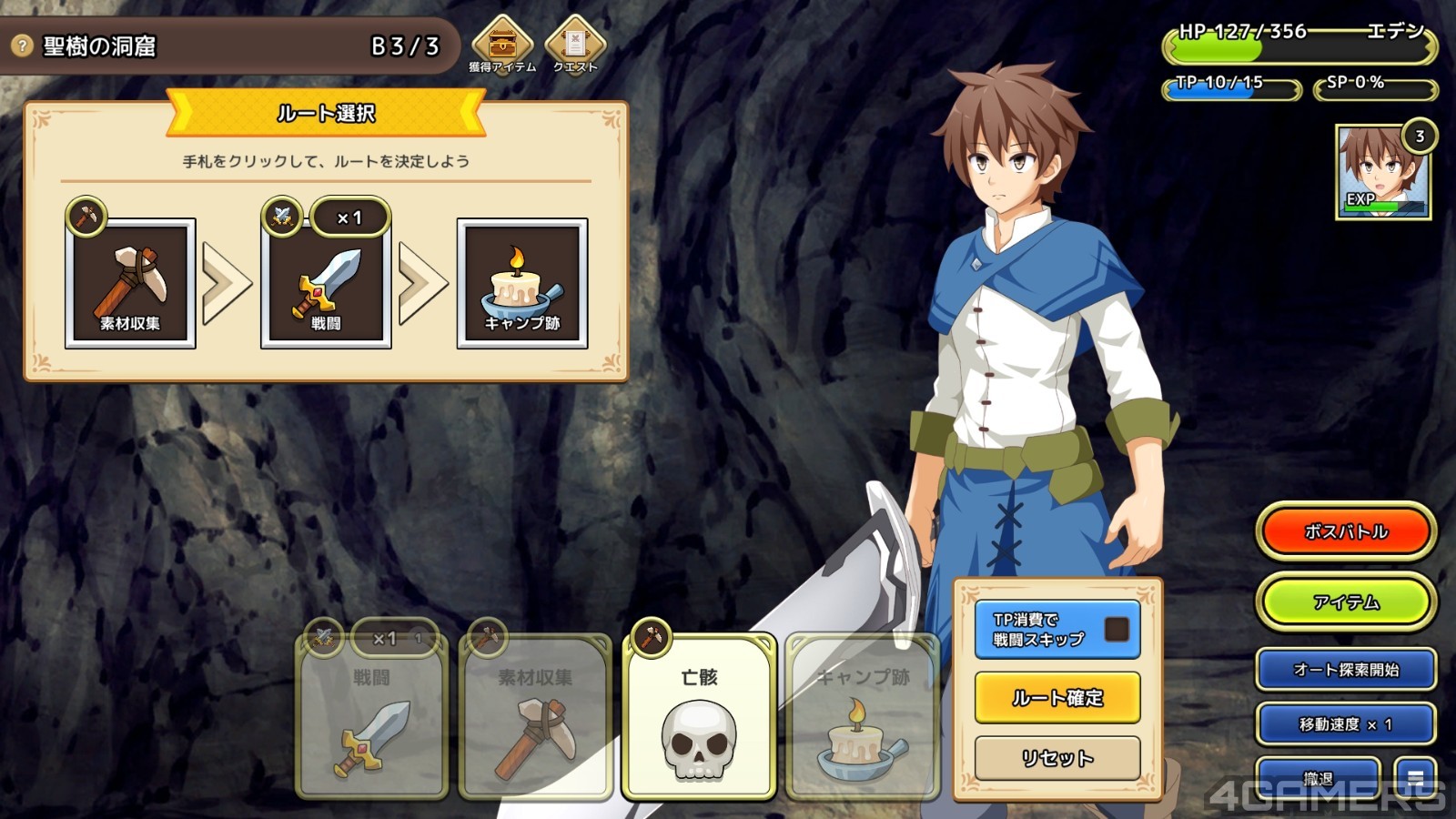Start auto exploration with オート探索開始
Image resolution: width=1456 pixels, height=819 pixels.
1346,670
